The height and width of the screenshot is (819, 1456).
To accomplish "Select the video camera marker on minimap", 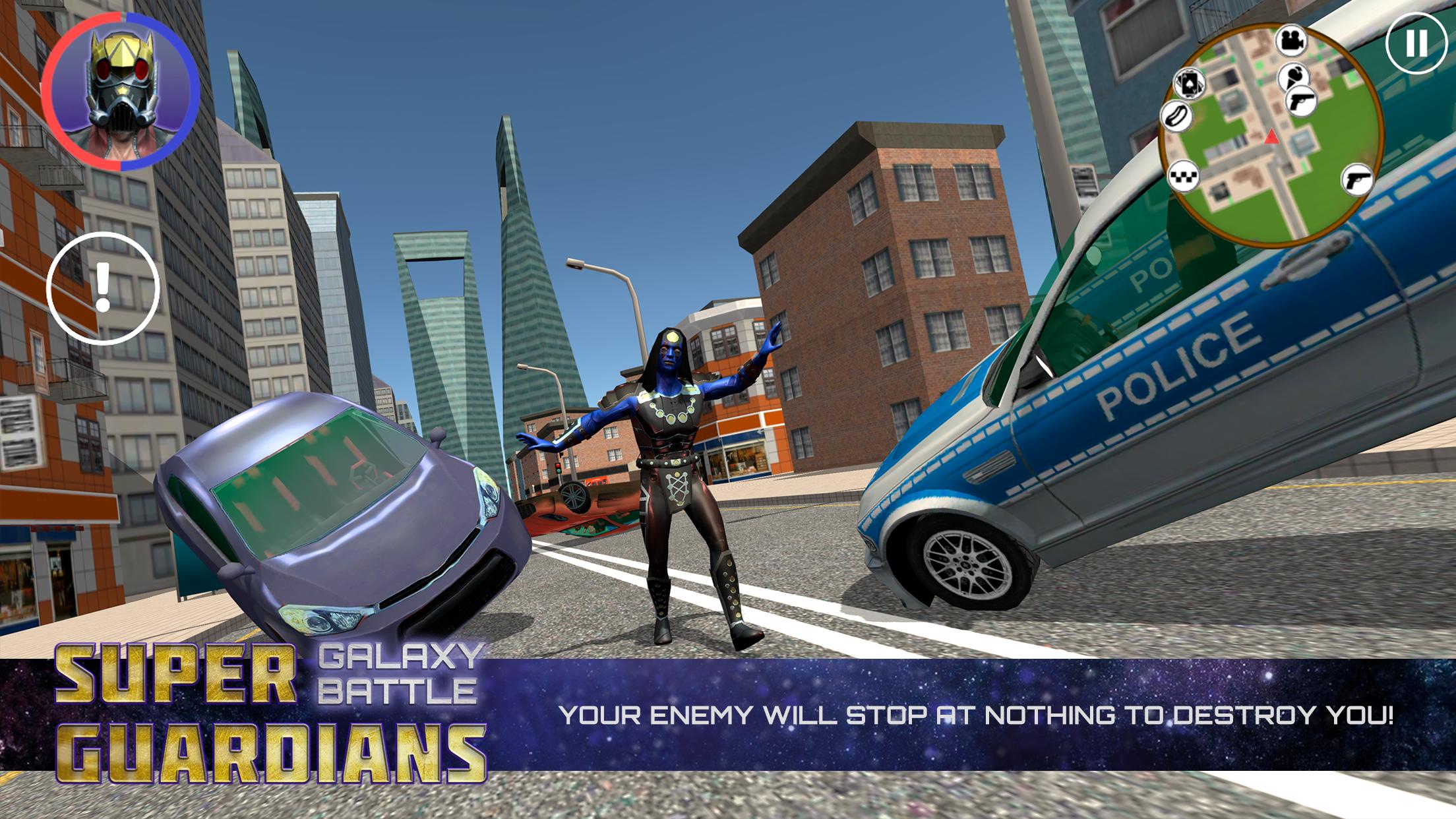I will tap(1290, 42).
